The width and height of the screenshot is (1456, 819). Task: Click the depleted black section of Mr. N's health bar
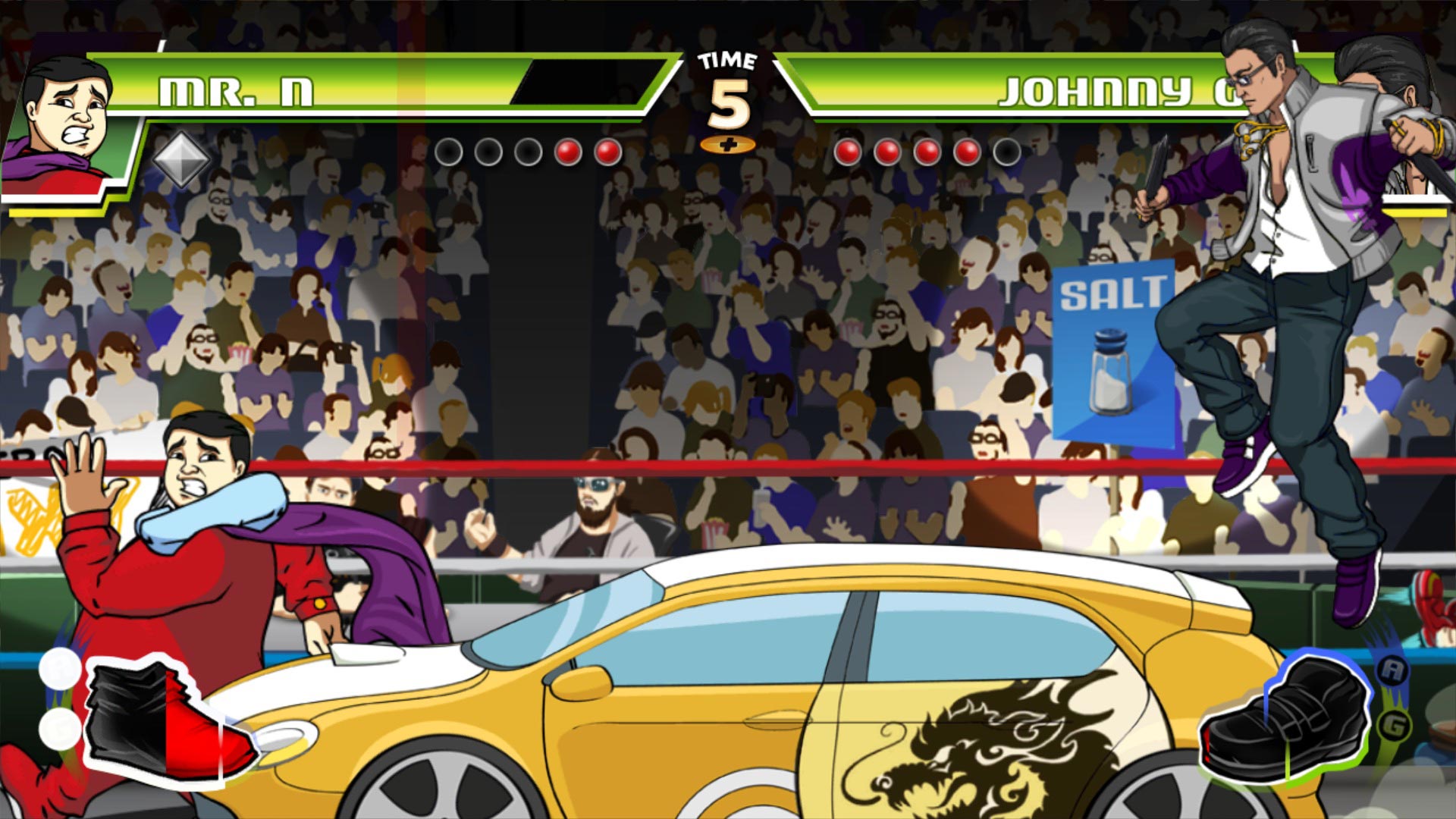pos(584,83)
